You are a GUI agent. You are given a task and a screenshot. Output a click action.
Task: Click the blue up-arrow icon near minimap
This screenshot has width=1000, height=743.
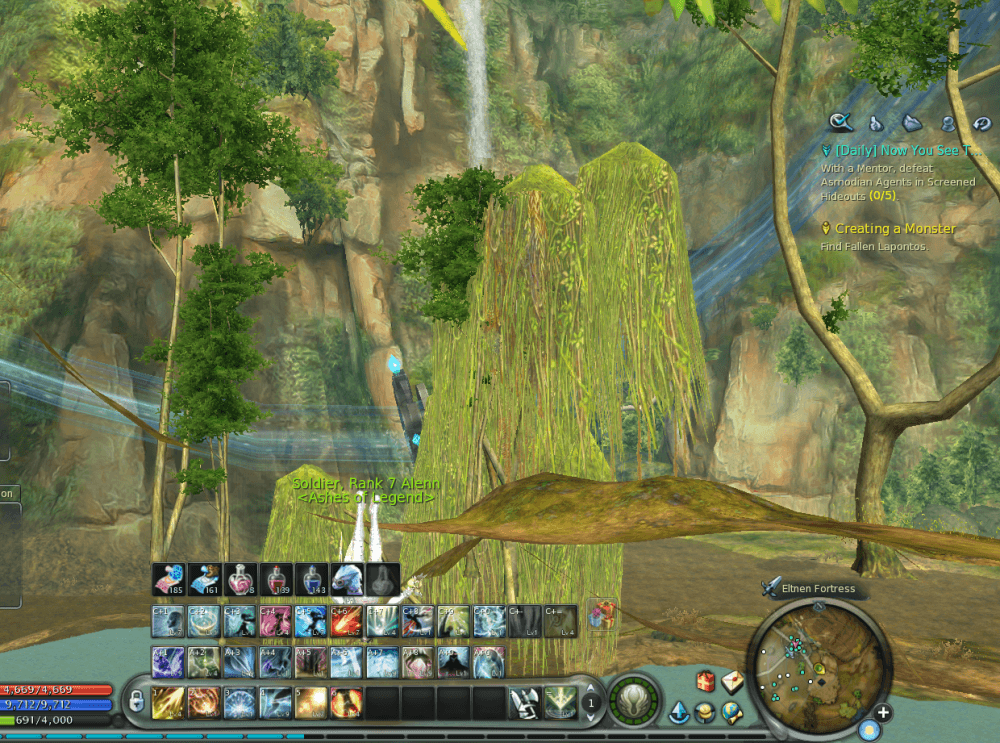(680, 713)
